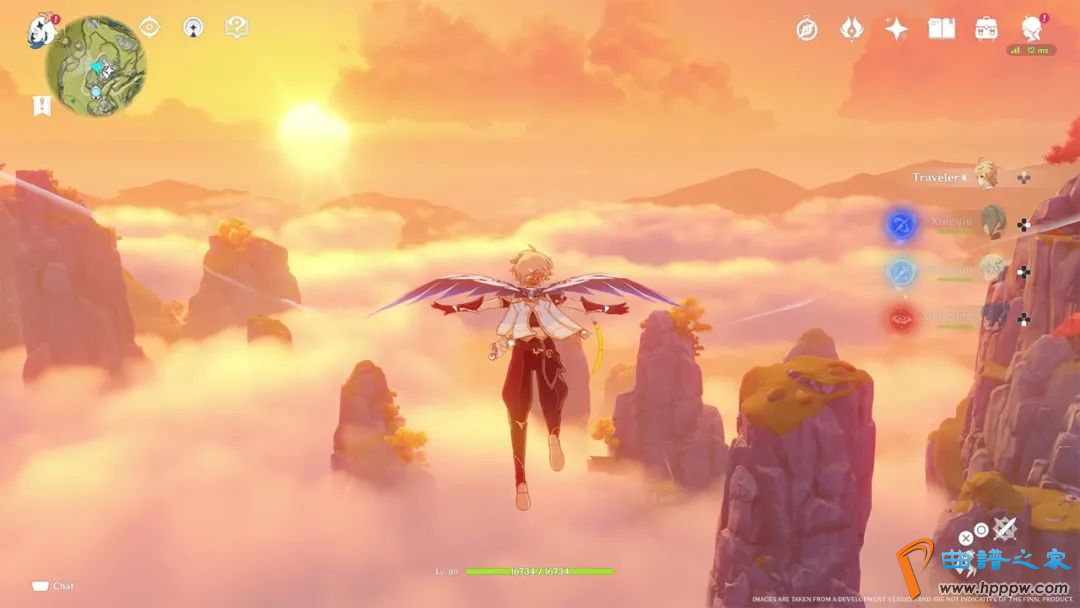Click the eye-shaped icon beside the minimap

click(x=150, y=27)
